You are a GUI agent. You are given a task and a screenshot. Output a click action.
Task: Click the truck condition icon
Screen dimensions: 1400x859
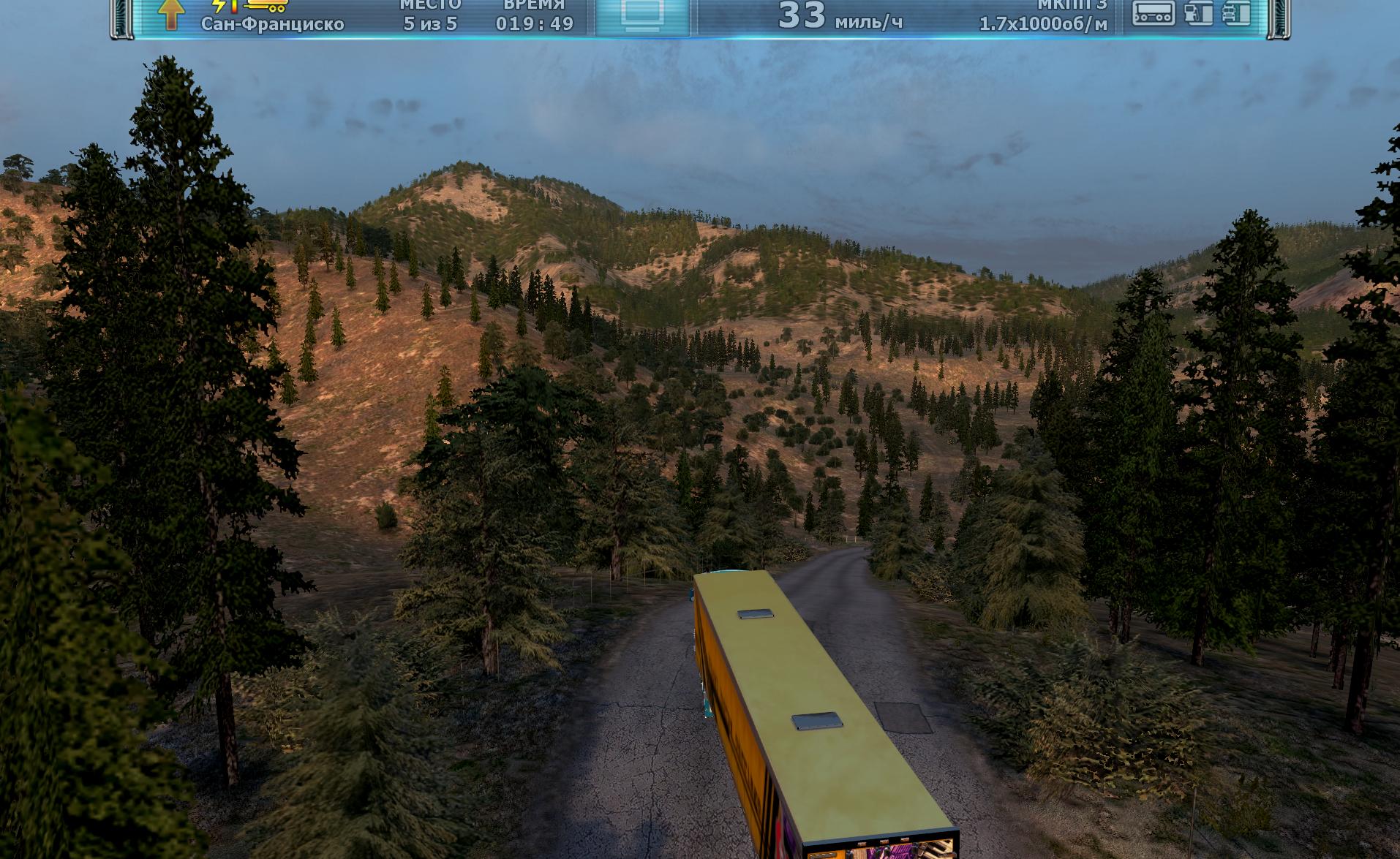[1237, 12]
